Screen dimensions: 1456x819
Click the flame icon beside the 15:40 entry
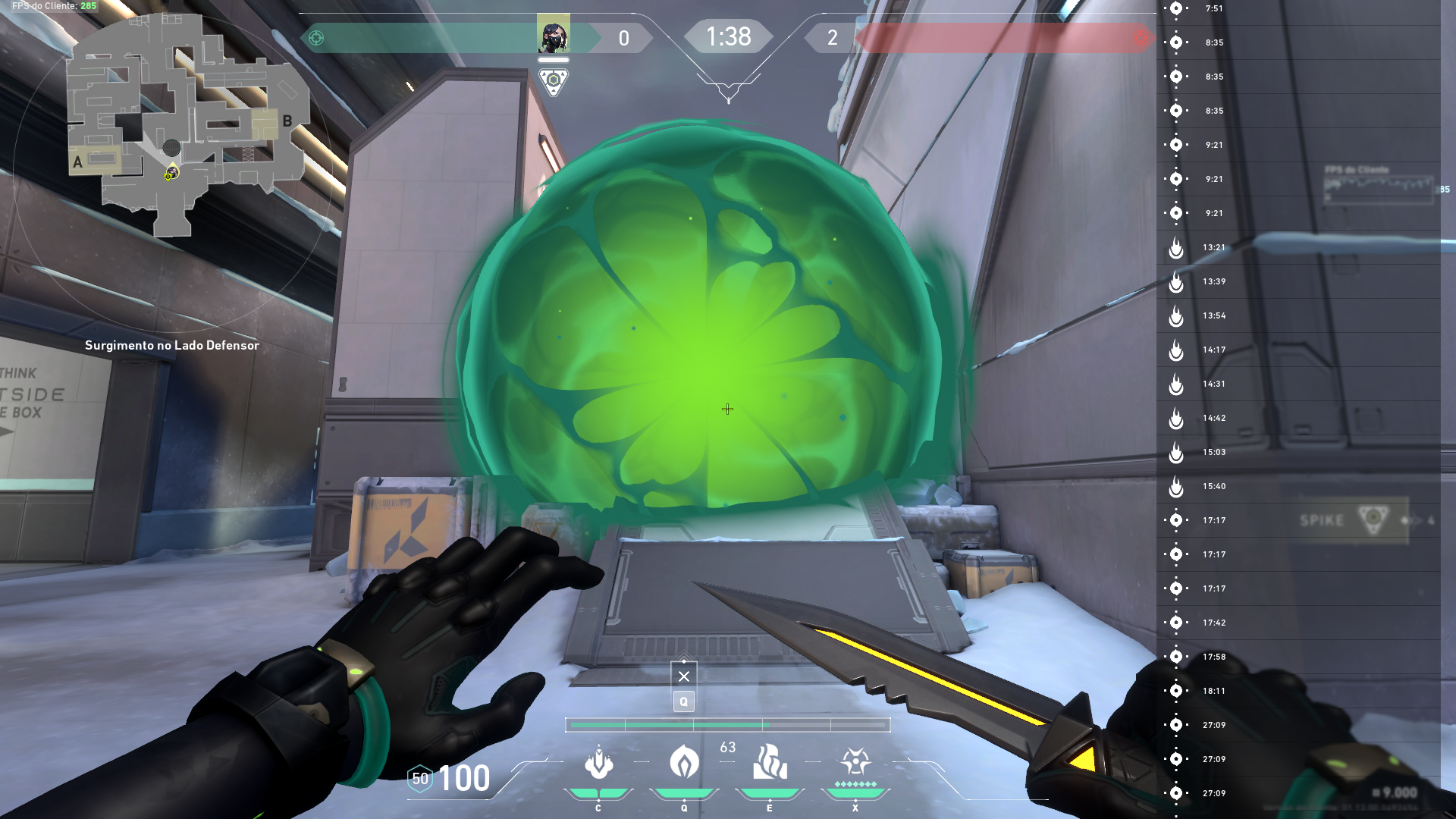tap(1176, 486)
